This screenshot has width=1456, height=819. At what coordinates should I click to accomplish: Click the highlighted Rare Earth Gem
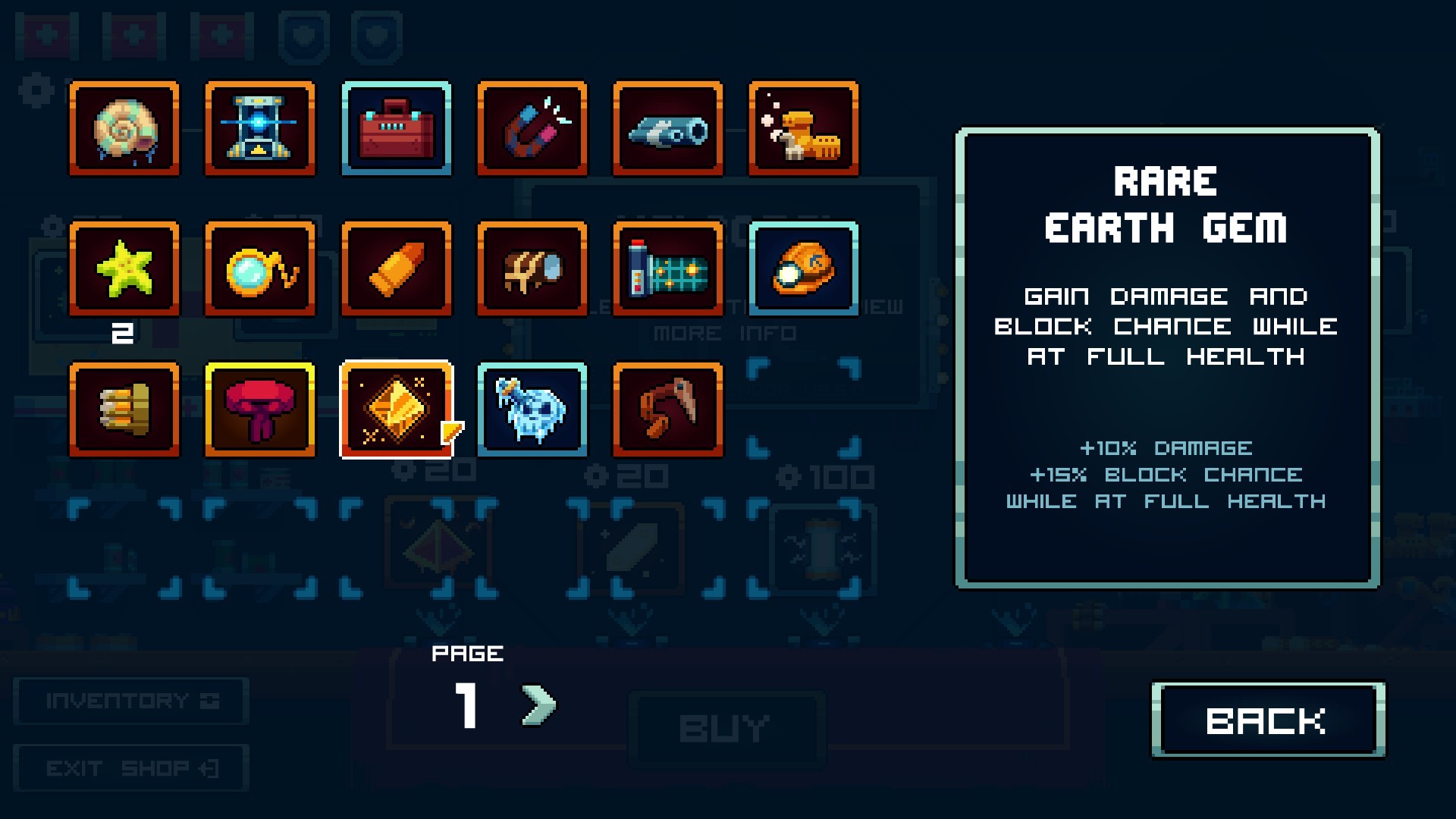[x=397, y=411]
